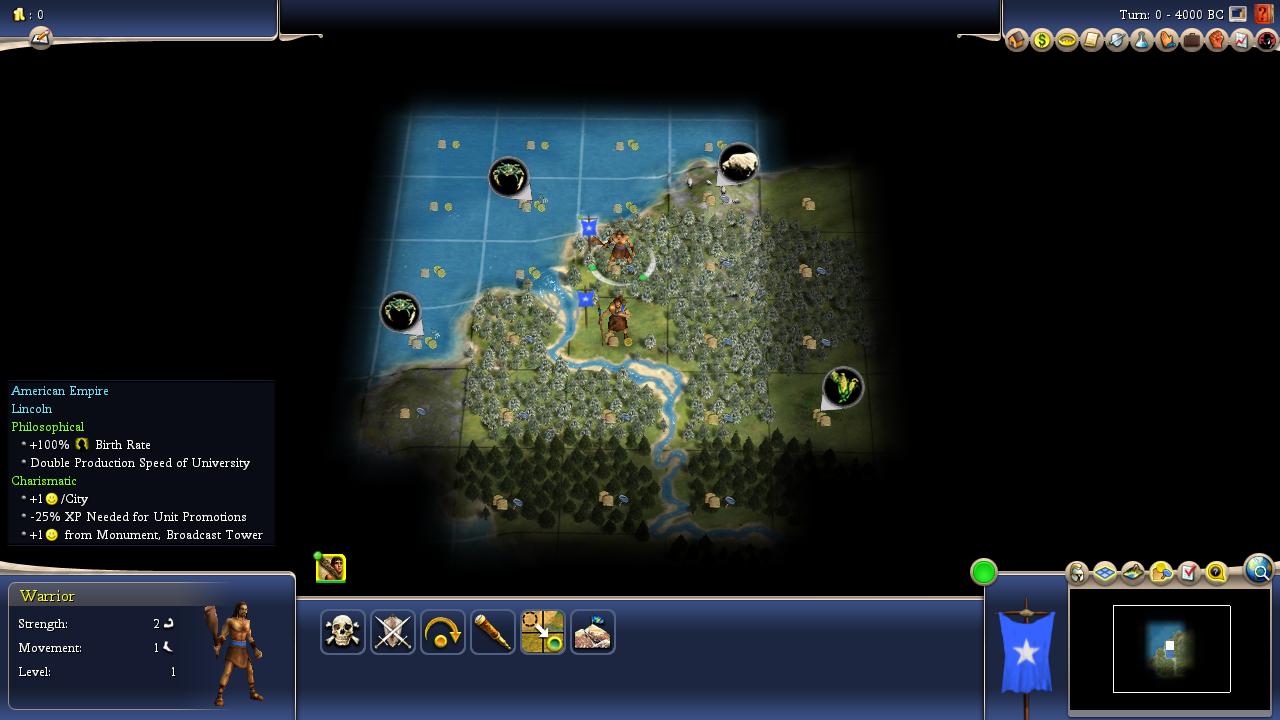Image resolution: width=1280 pixels, height=720 pixels.
Task: Open the Espionage Advisor spy icon
Action: (1267, 41)
